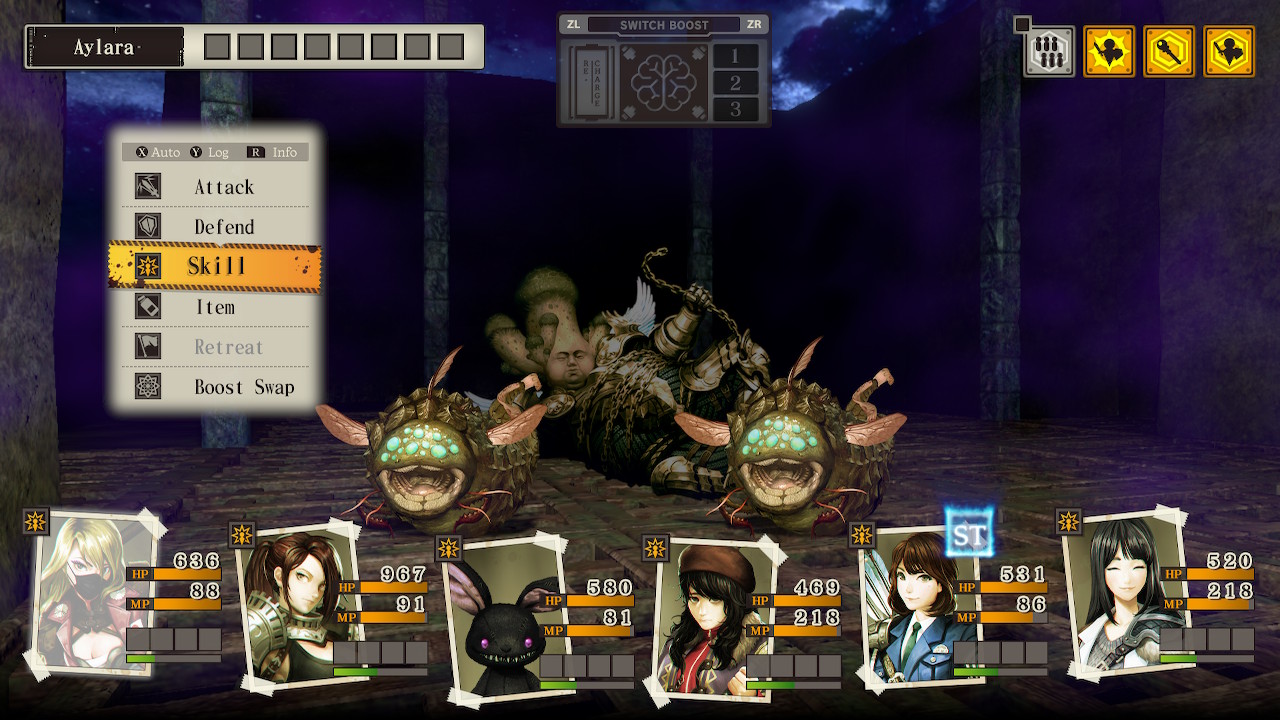Activate the orange key icon
1280x720 pixels.
(x=1169, y=52)
